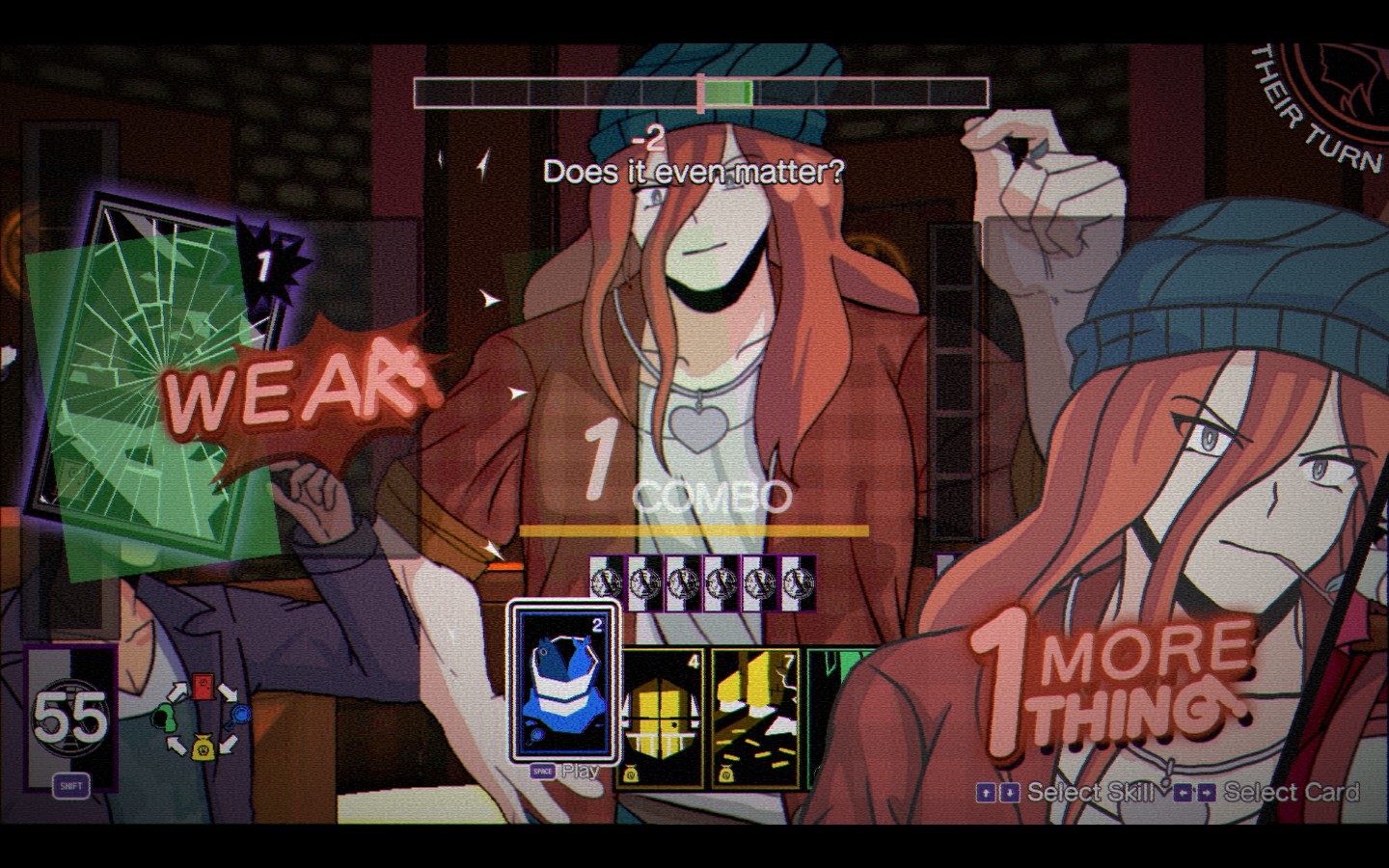The image size is (1389, 868).
Task: Click the green segment of the turn bar
Action: 731,90
